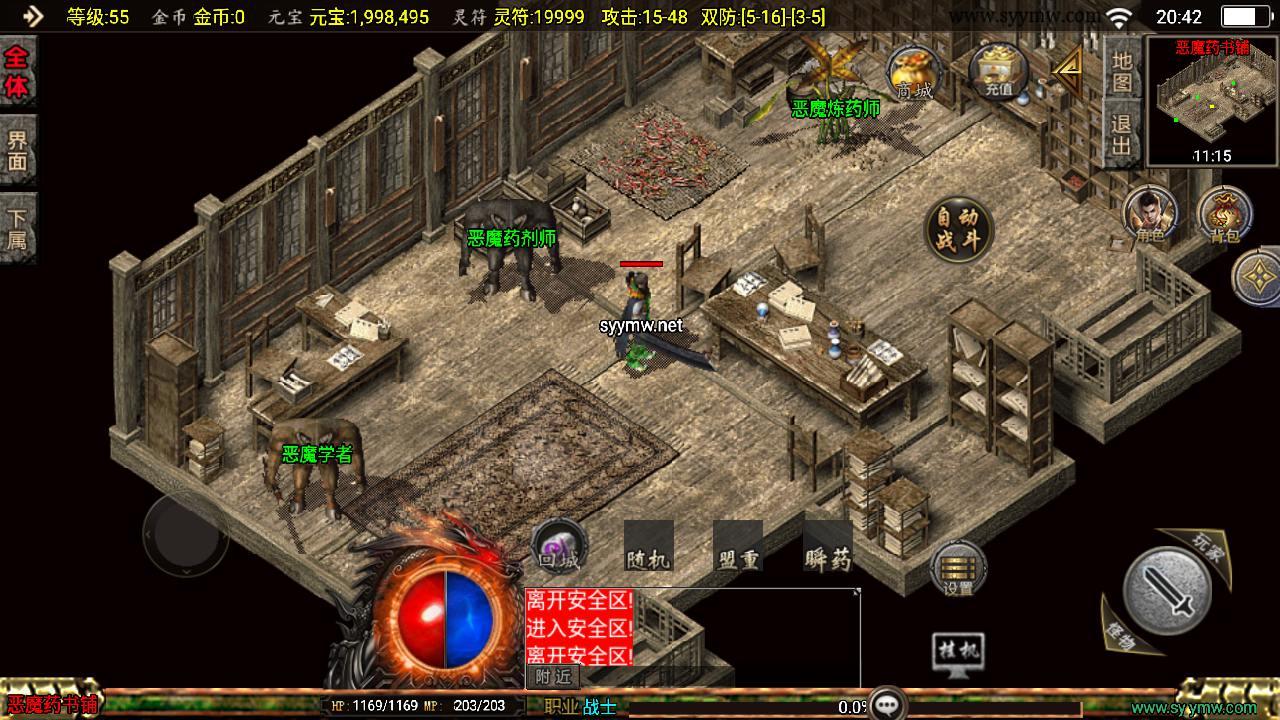Expand the 恶魔药书铺 minimap
Screen dimensions: 1280x720
click(1211, 100)
